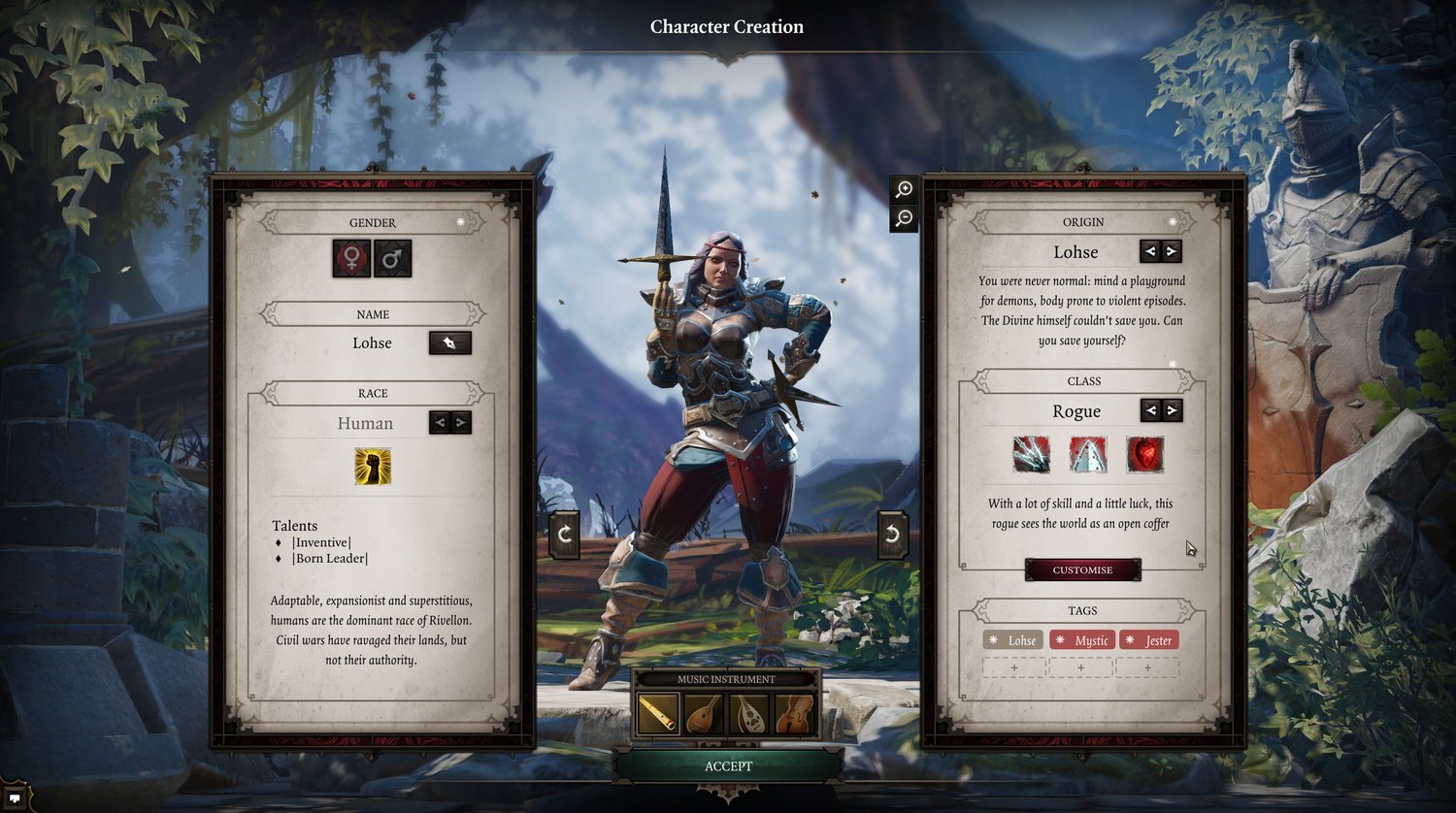Zoom in on the character model

click(903, 190)
